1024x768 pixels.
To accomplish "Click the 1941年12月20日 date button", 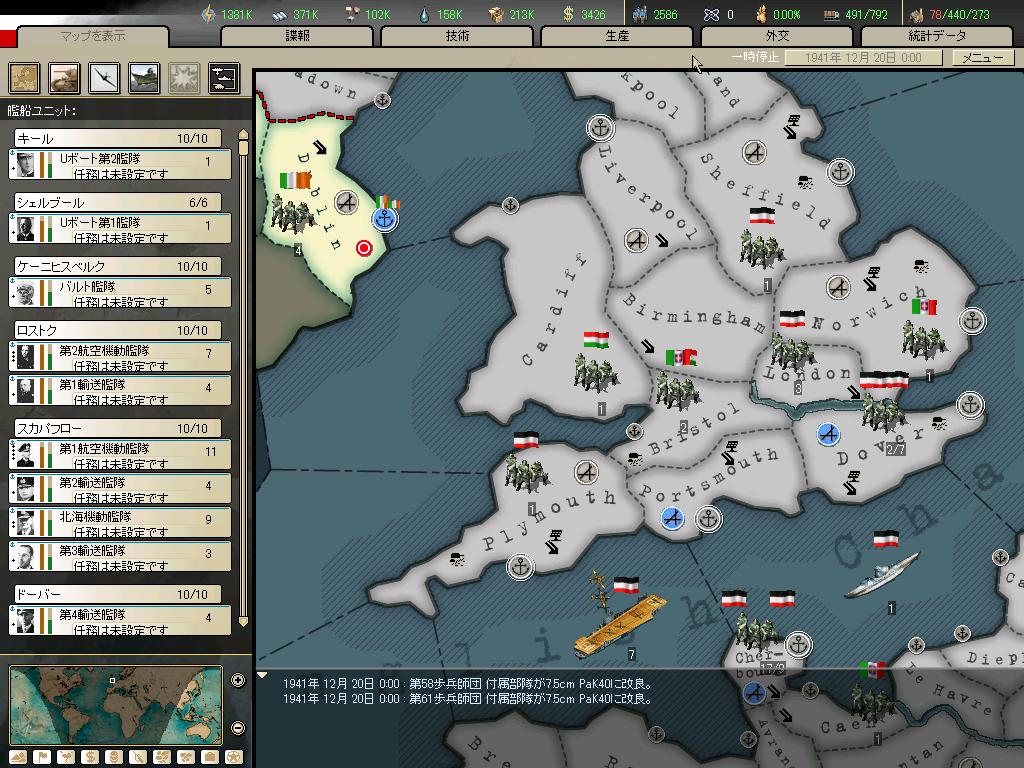I will pyautogui.click(x=863, y=57).
